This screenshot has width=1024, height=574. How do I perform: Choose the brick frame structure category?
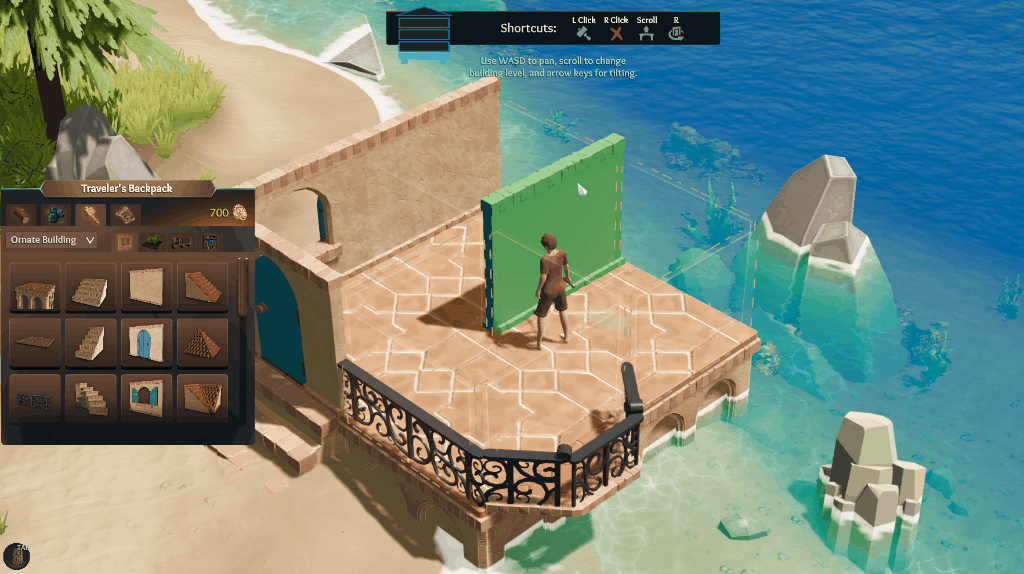coord(126,241)
